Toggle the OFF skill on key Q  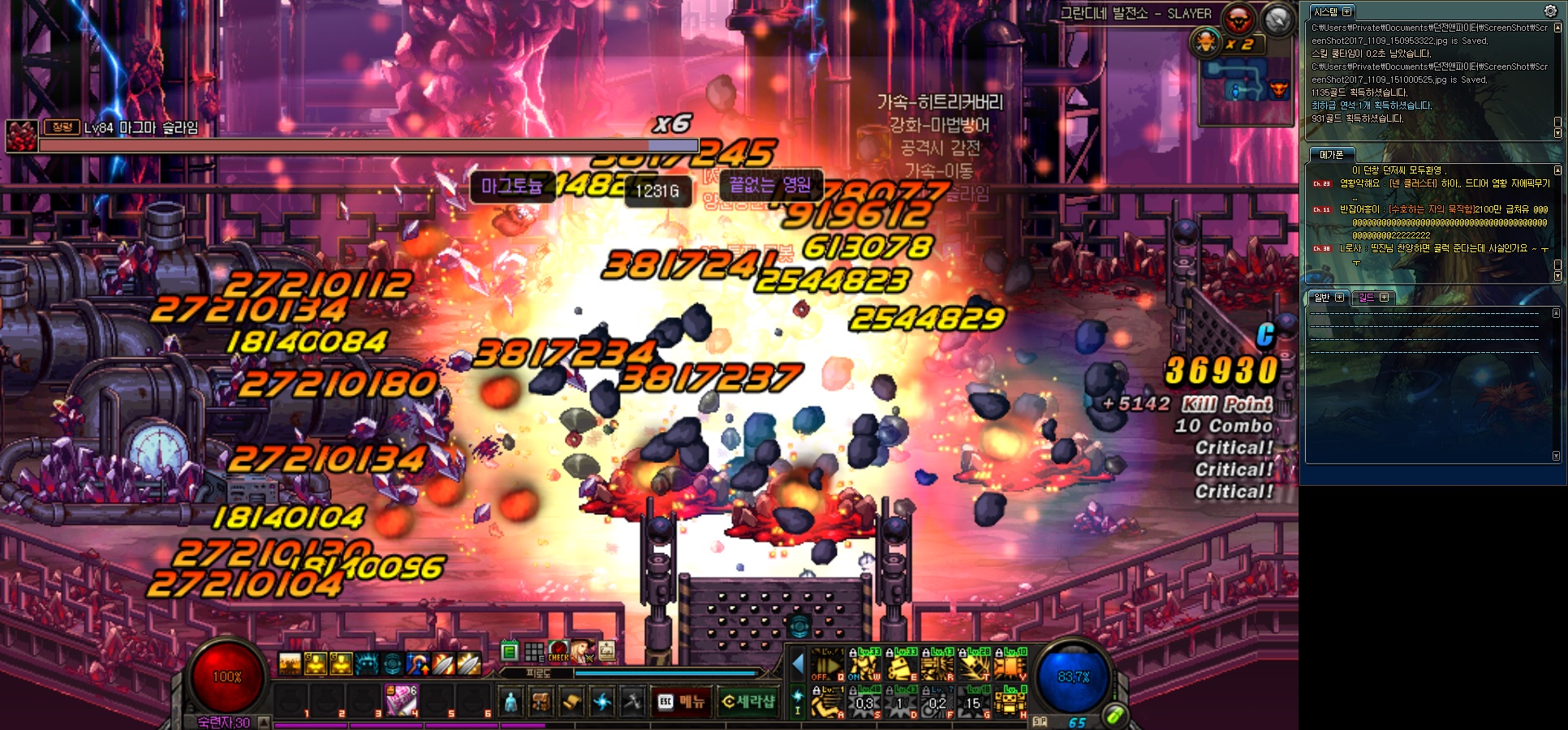point(828,665)
